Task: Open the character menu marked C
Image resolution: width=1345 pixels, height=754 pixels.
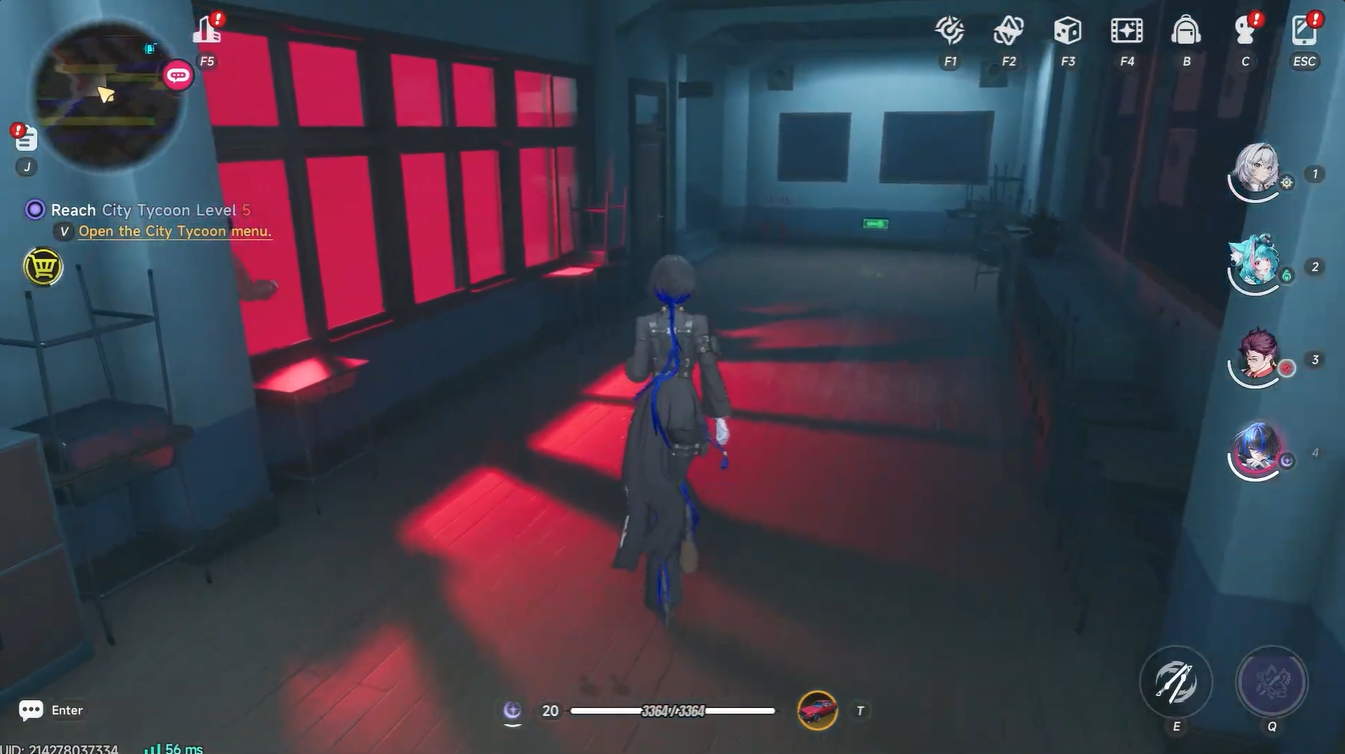Action: coord(1243,30)
